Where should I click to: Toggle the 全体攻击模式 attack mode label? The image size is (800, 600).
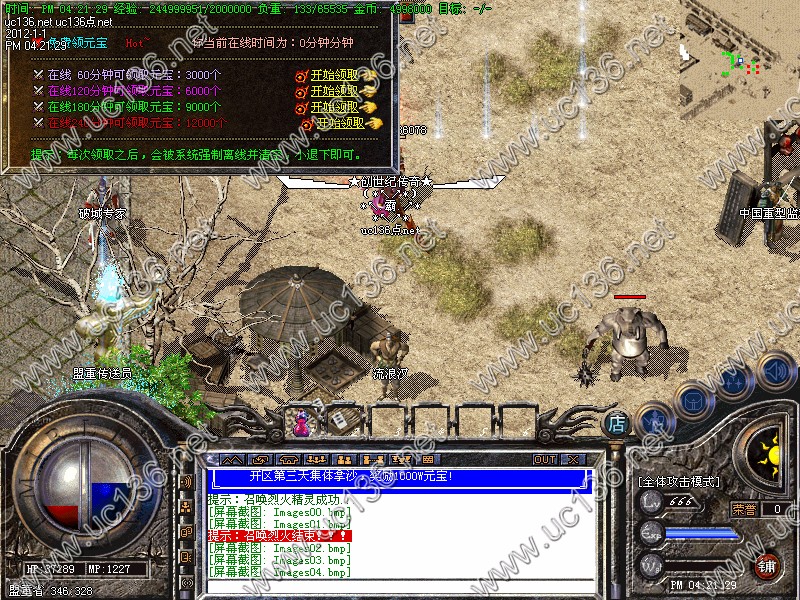click(x=679, y=482)
